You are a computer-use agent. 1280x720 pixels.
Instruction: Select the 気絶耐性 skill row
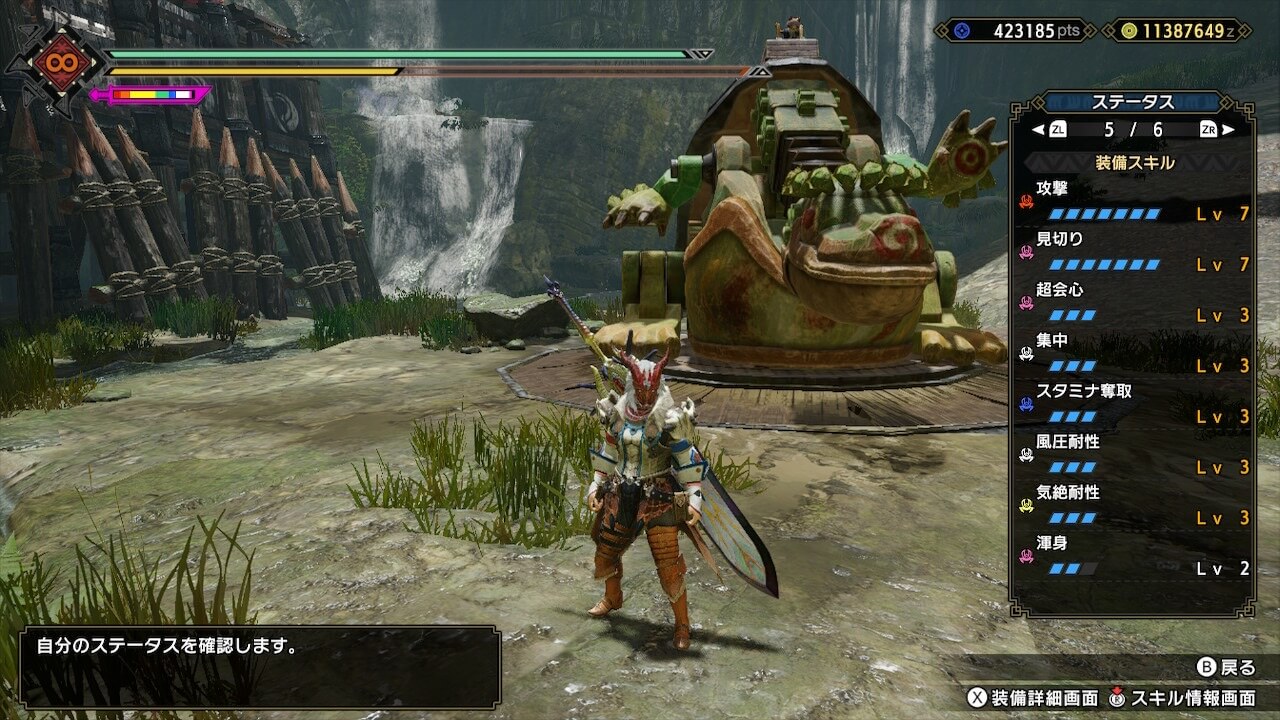pyautogui.click(x=1134, y=505)
